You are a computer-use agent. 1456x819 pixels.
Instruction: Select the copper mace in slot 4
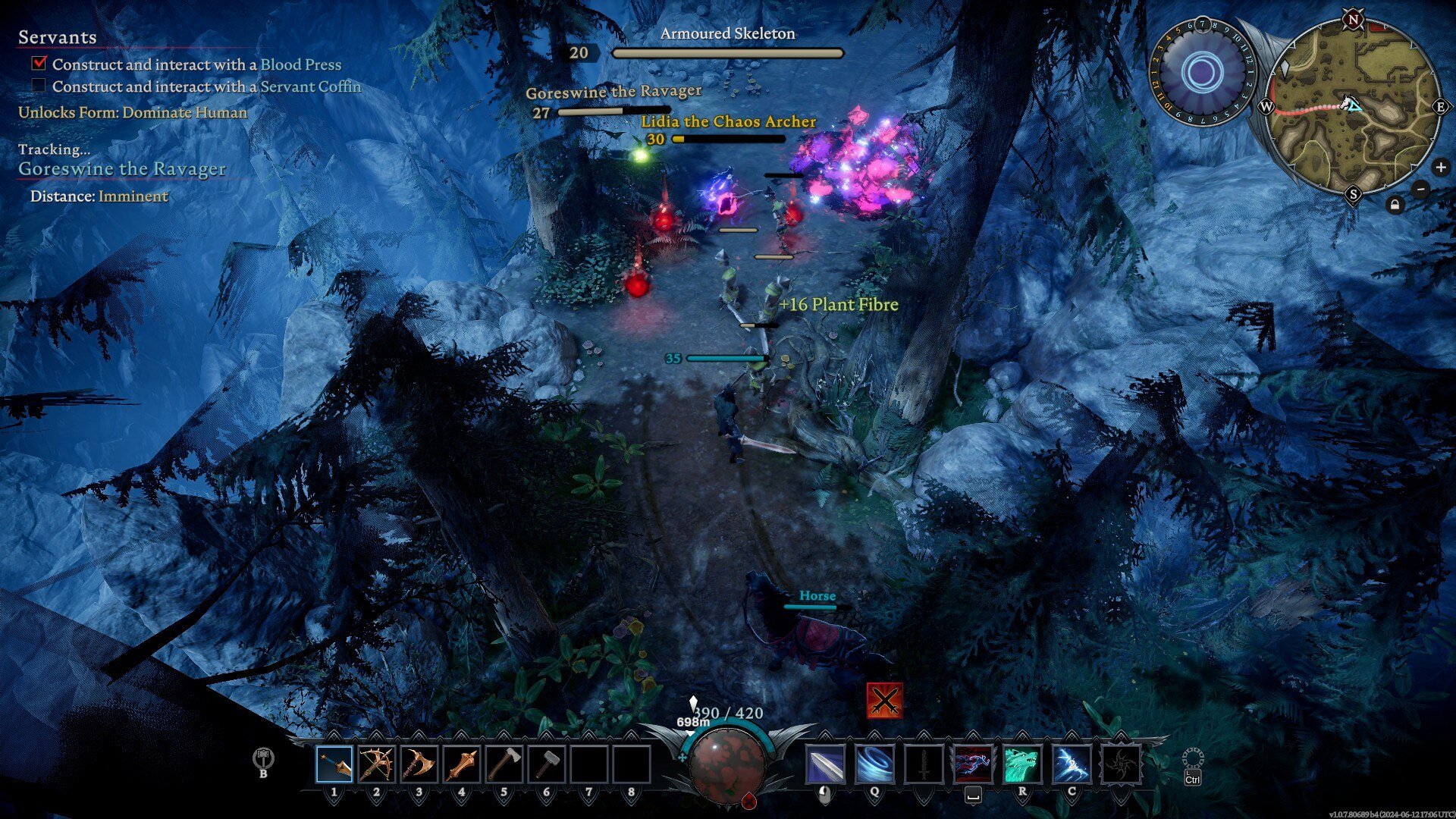click(x=462, y=764)
